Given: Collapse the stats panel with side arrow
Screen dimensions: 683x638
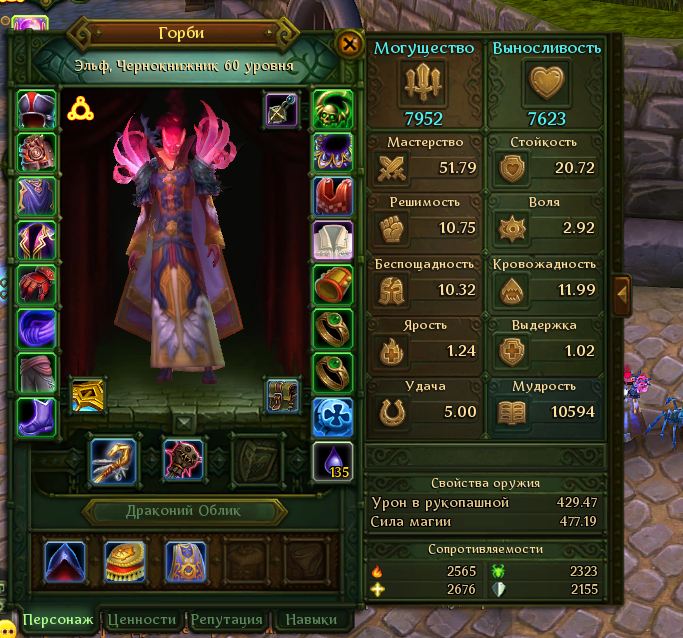Looking at the screenshot, I should pos(621,293).
